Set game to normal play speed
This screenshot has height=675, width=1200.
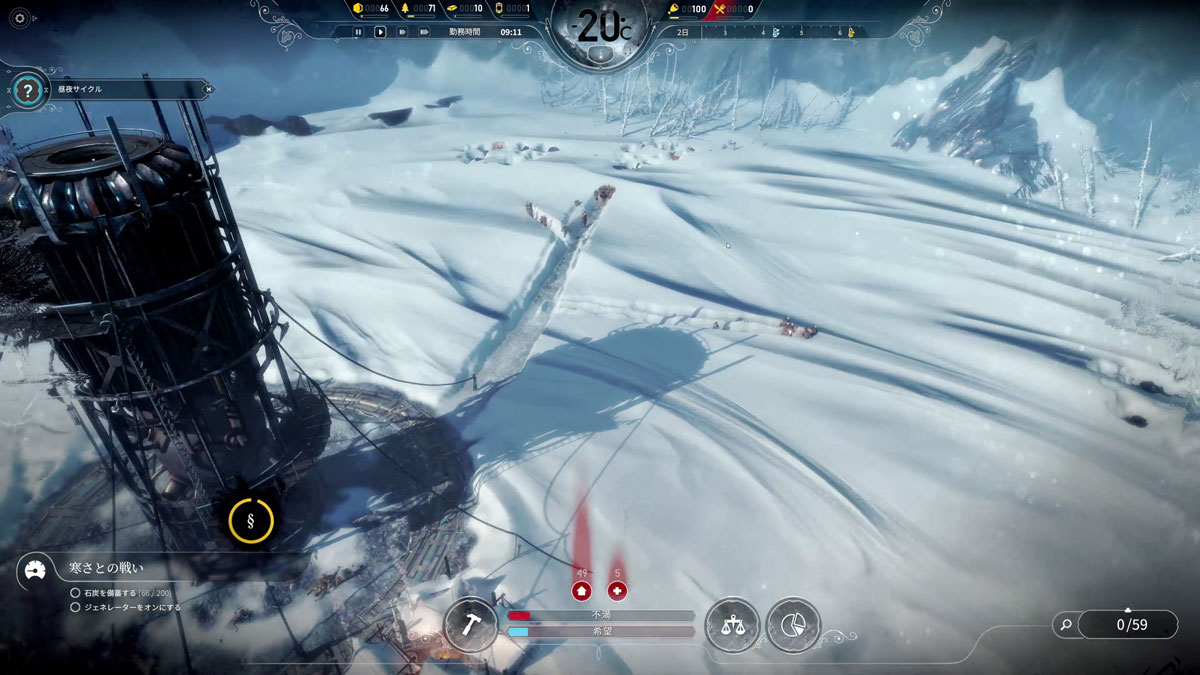pyautogui.click(x=380, y=32)
